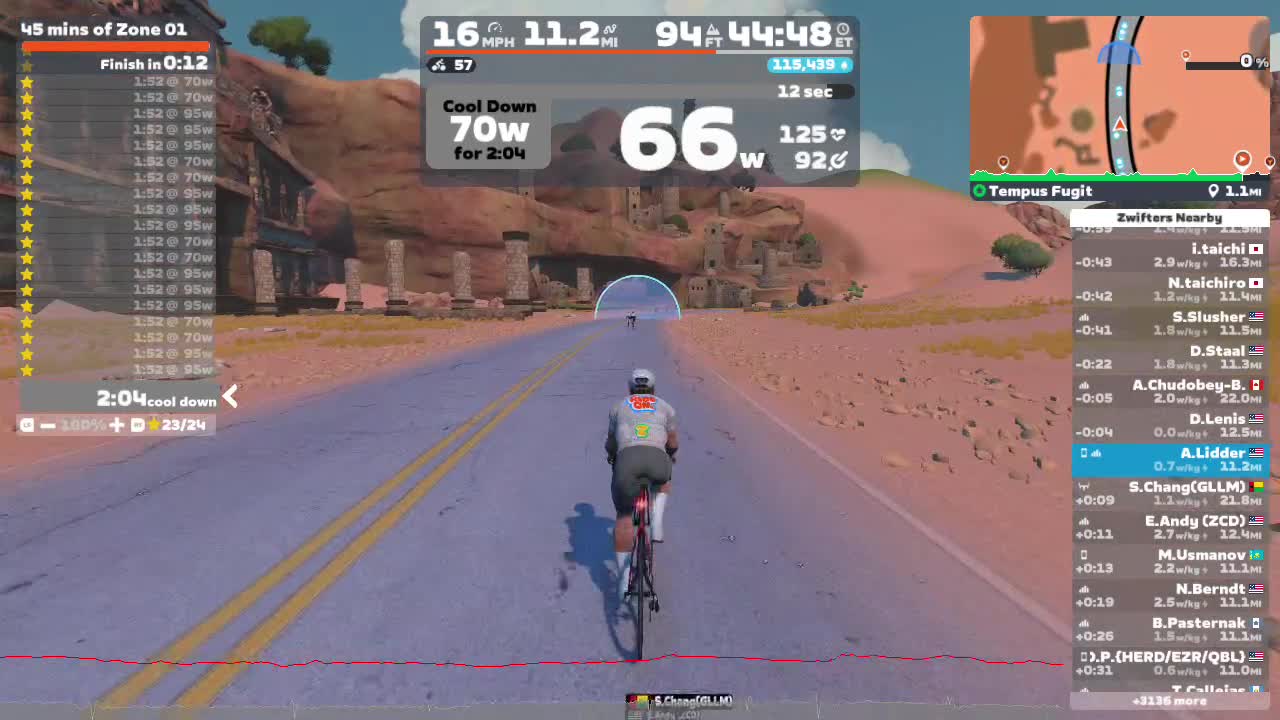Image resolution: width=1280 pixels, height=720 pixels.
Task: Click the green dot beside Tempus Fugit
Action: 979,191
